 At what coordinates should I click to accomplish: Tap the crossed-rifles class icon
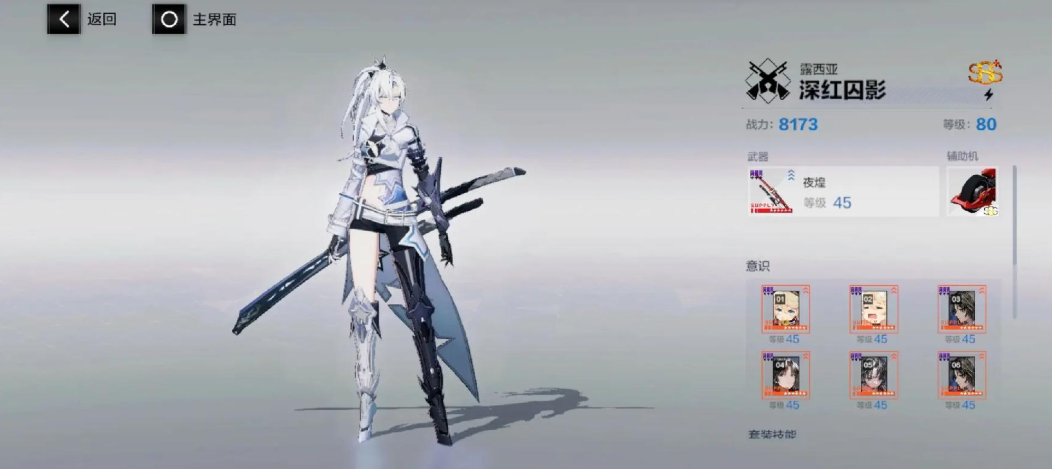[x=767, y=82]
